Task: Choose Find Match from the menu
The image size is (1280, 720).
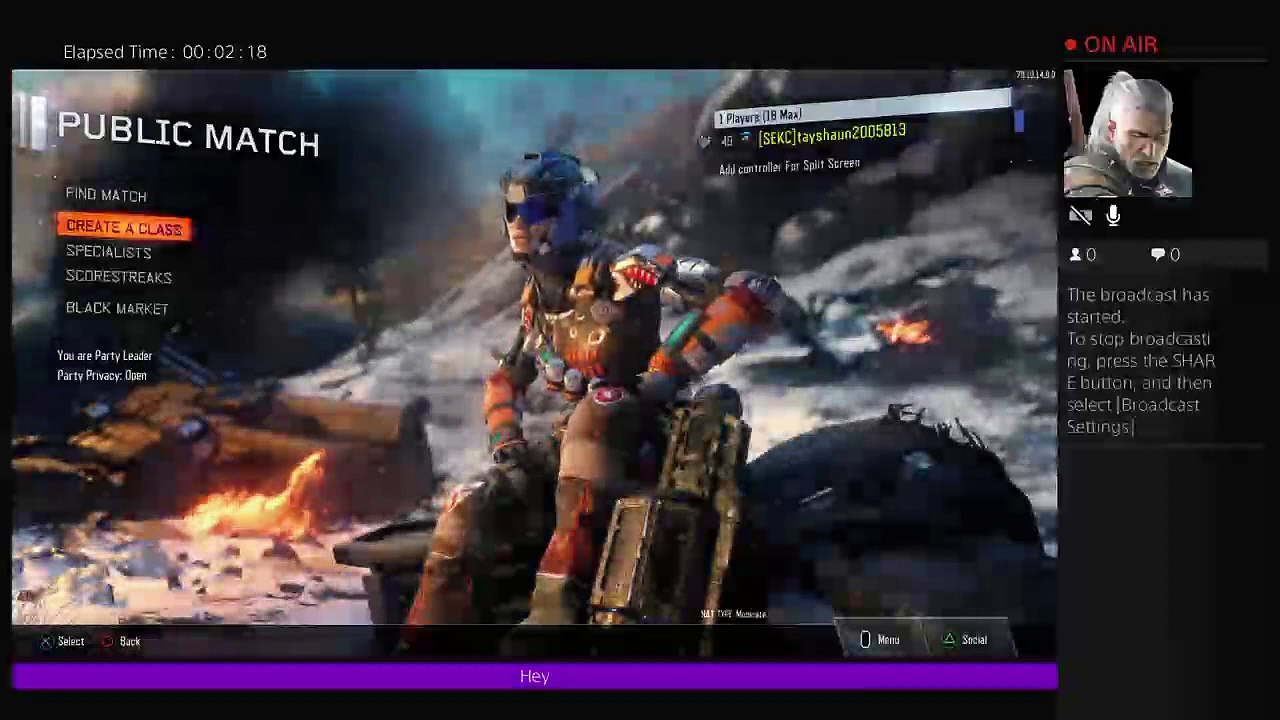Action: pos(106,195)
